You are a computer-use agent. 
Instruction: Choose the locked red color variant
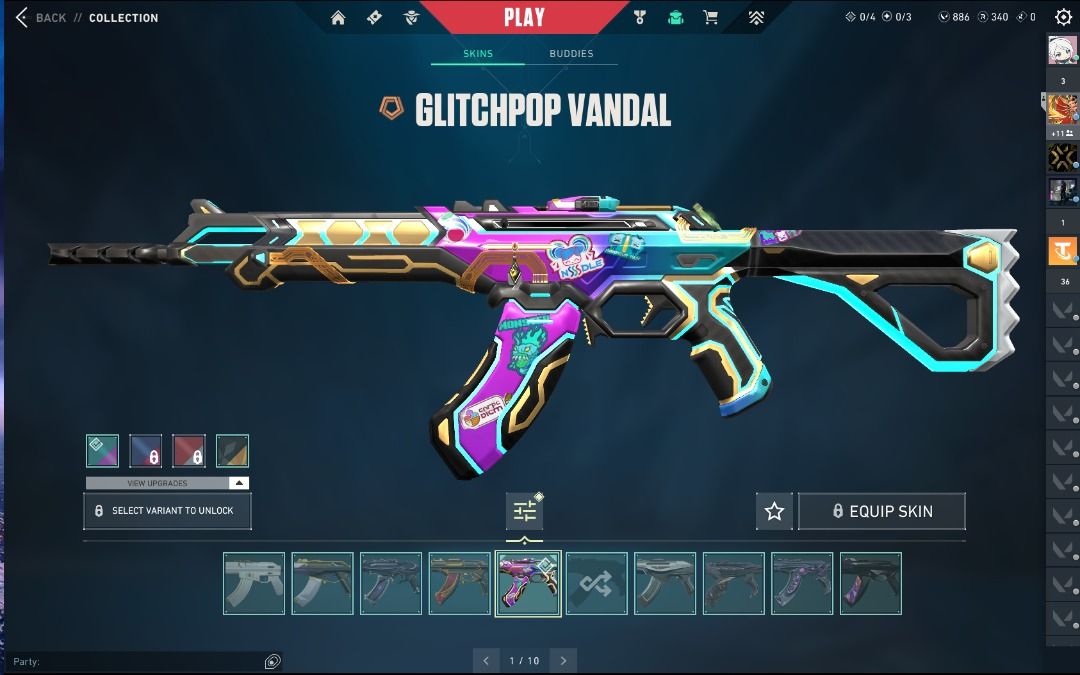coord(189,451)
